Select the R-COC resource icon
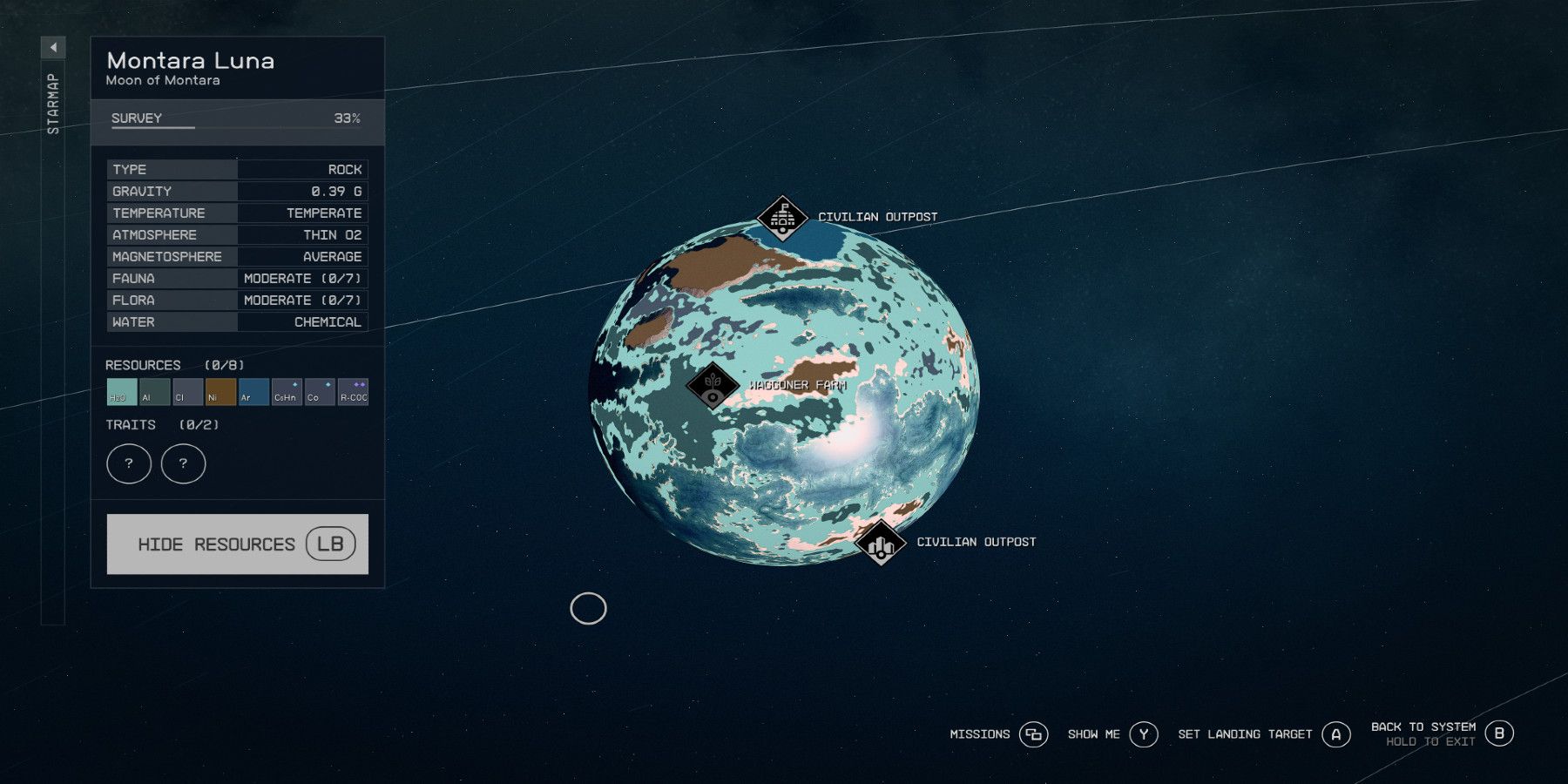This screenshot has width=1568, height=784. 352,394
